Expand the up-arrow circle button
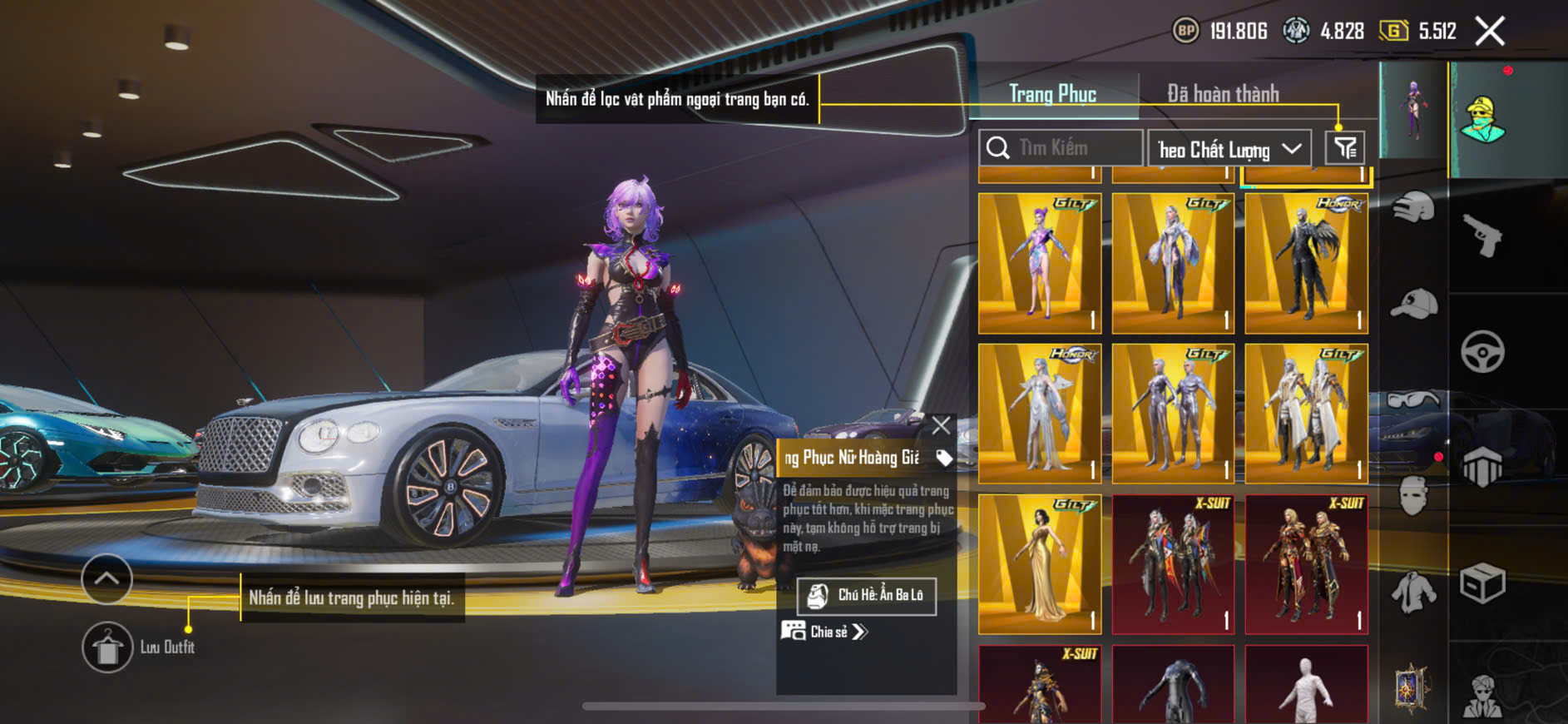 106,578
